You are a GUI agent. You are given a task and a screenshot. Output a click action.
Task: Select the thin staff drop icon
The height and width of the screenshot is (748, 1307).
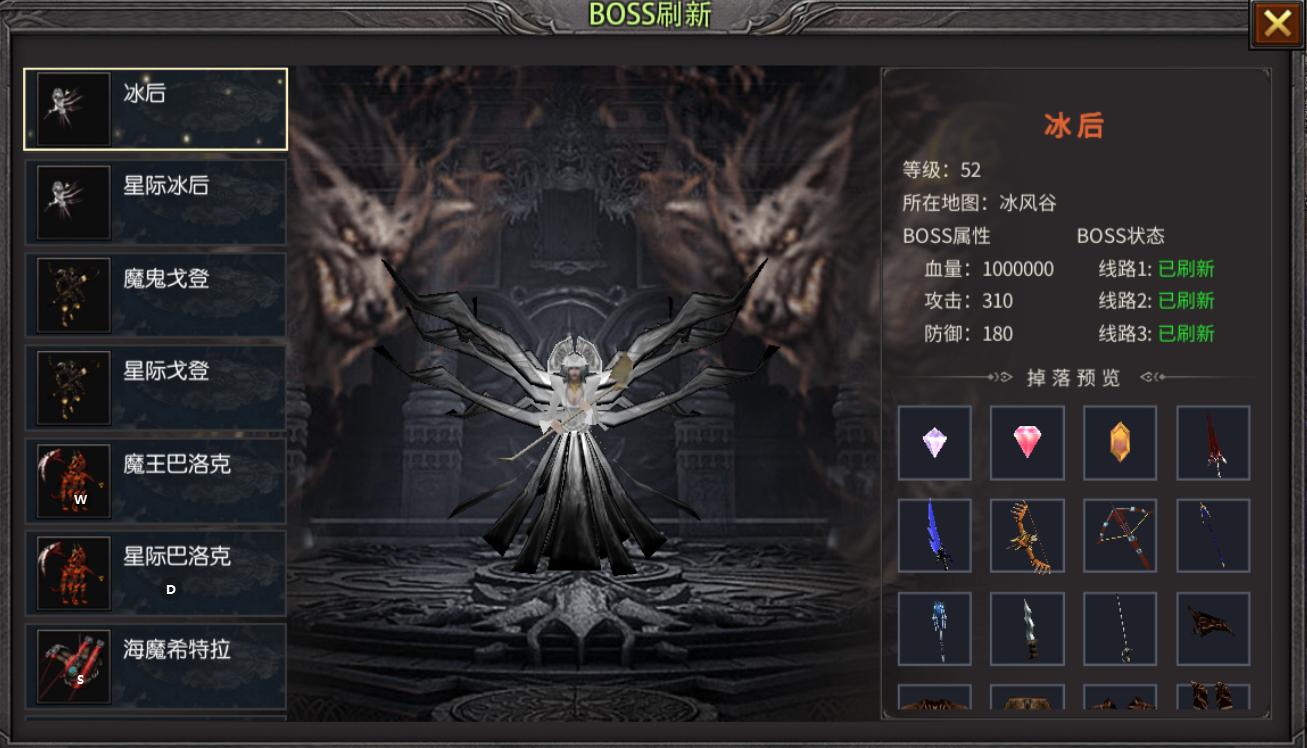point(1120,628)
